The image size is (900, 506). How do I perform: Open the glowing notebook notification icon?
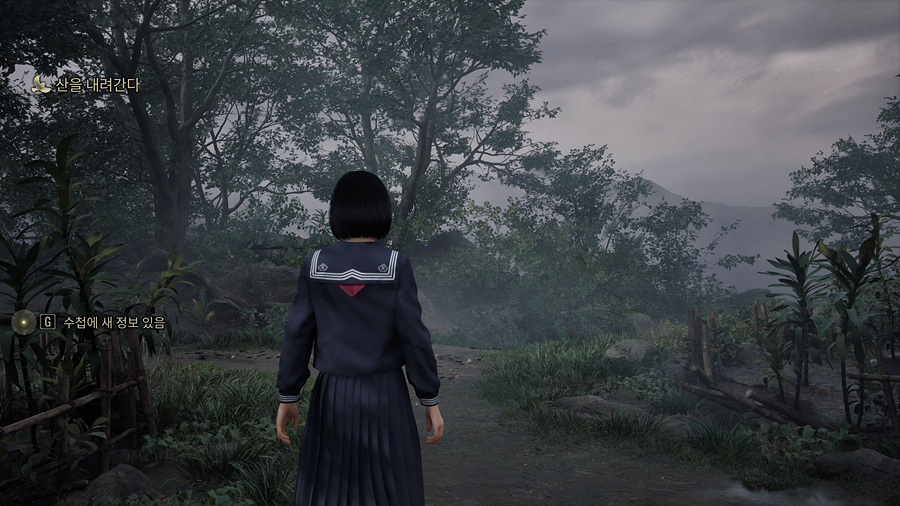21,321
